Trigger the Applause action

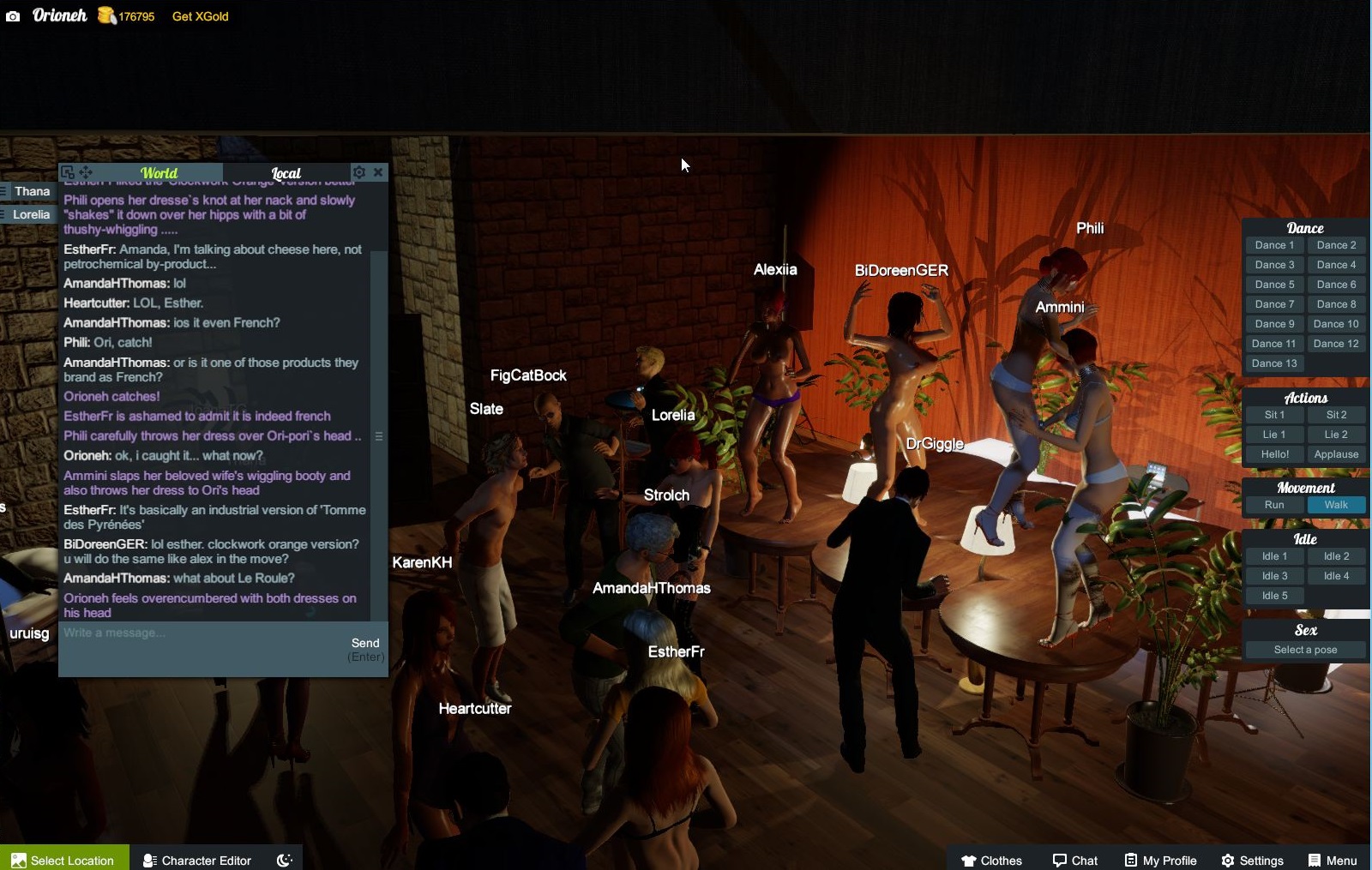click(x=1336, y=454)
